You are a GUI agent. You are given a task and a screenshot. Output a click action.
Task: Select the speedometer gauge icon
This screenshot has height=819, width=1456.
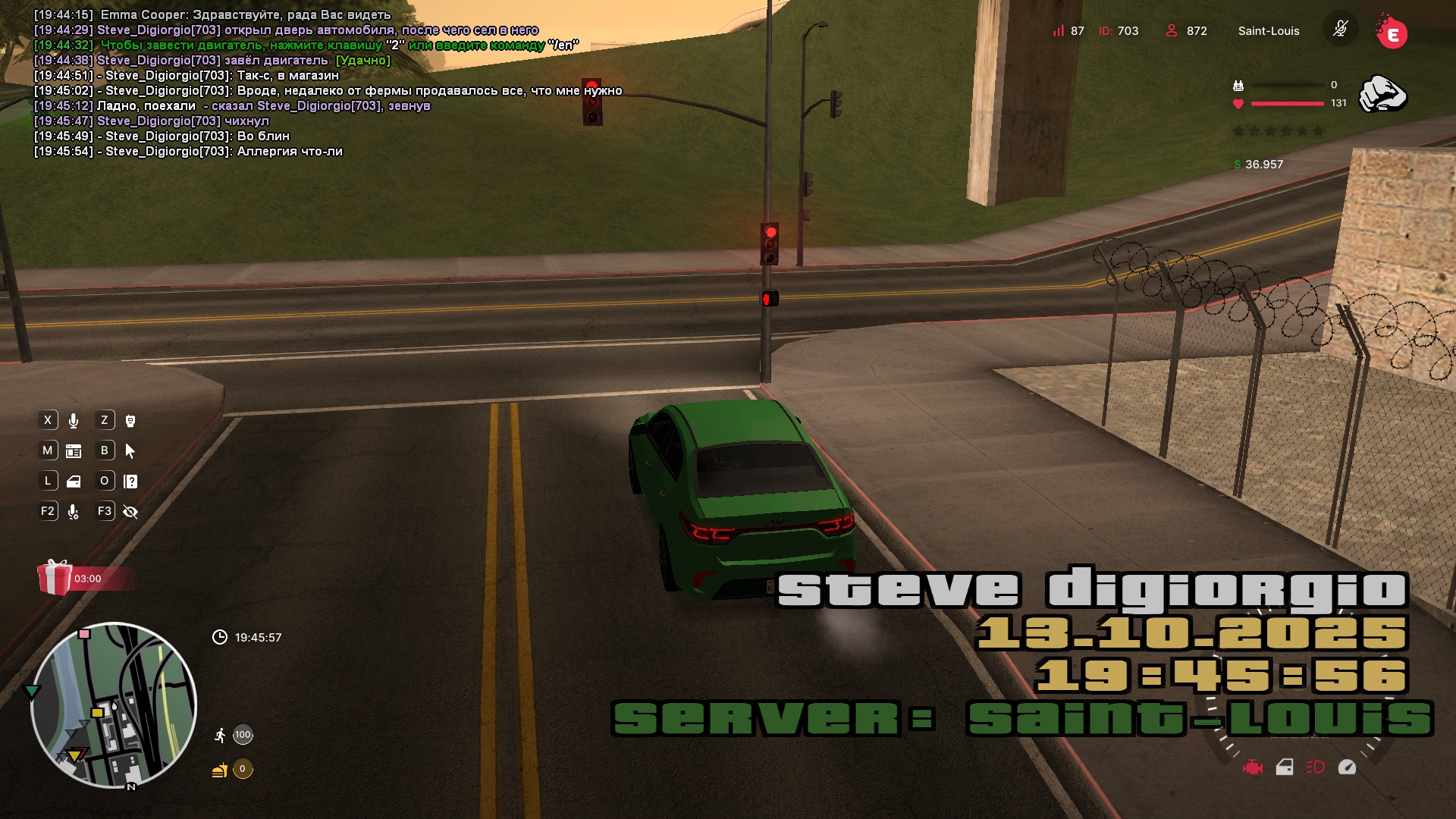point(1347,767)
